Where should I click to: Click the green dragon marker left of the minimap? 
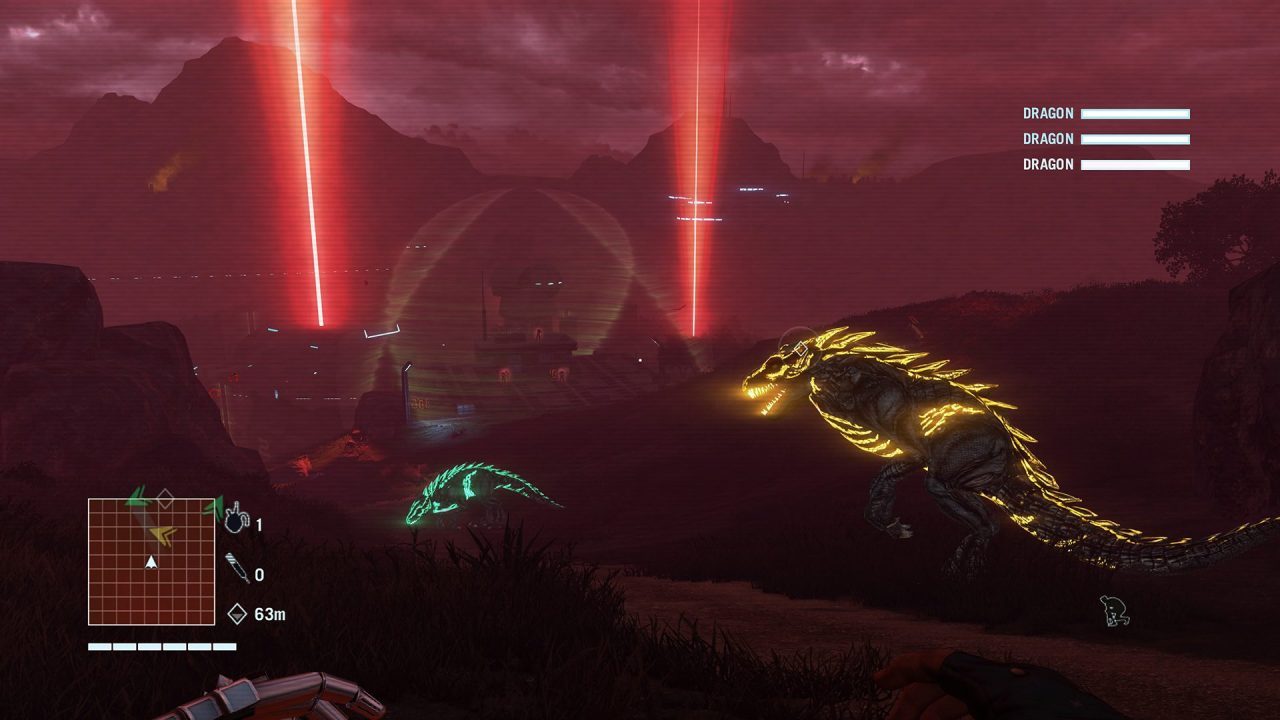(x=135, y=496)
